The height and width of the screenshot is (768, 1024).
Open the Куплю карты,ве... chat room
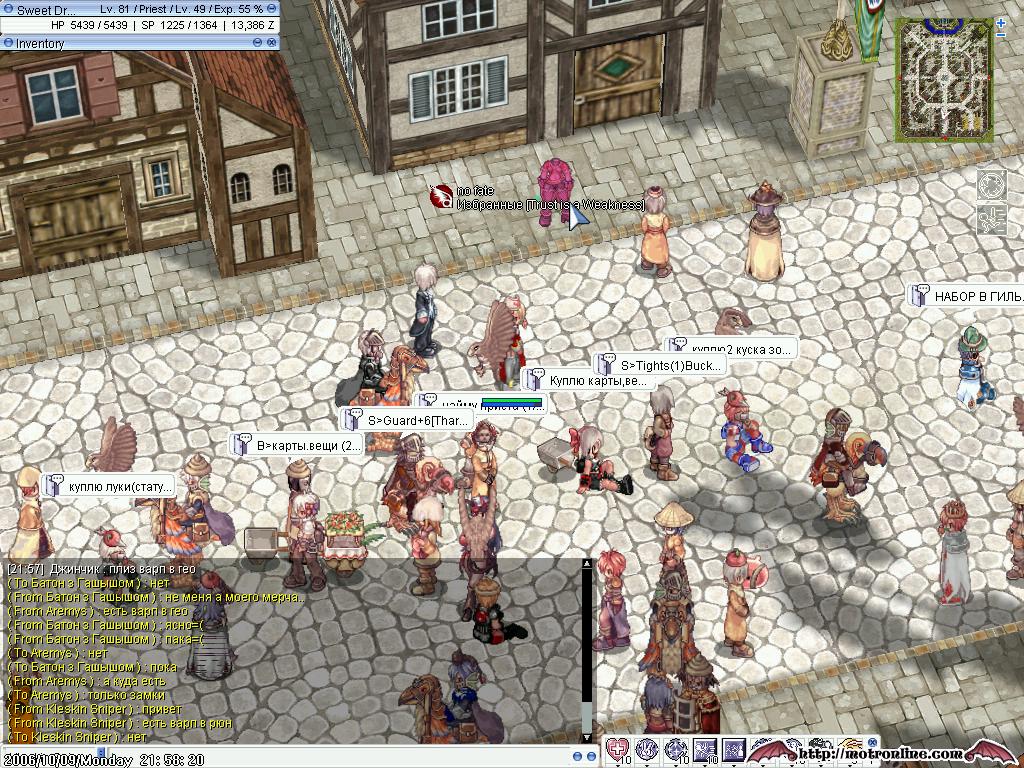point(588,380)
